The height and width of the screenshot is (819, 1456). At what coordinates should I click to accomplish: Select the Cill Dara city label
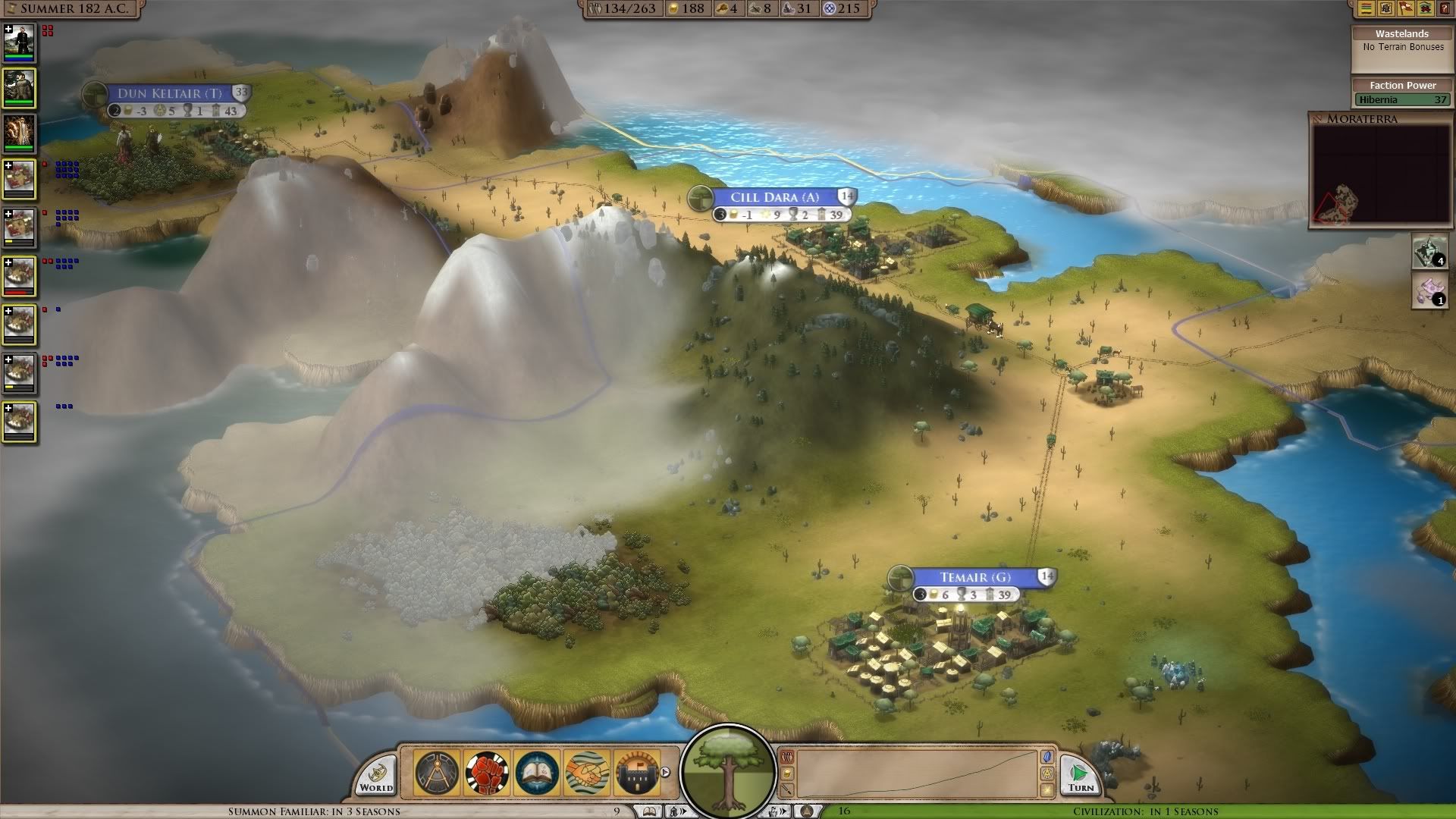point(774,197)
